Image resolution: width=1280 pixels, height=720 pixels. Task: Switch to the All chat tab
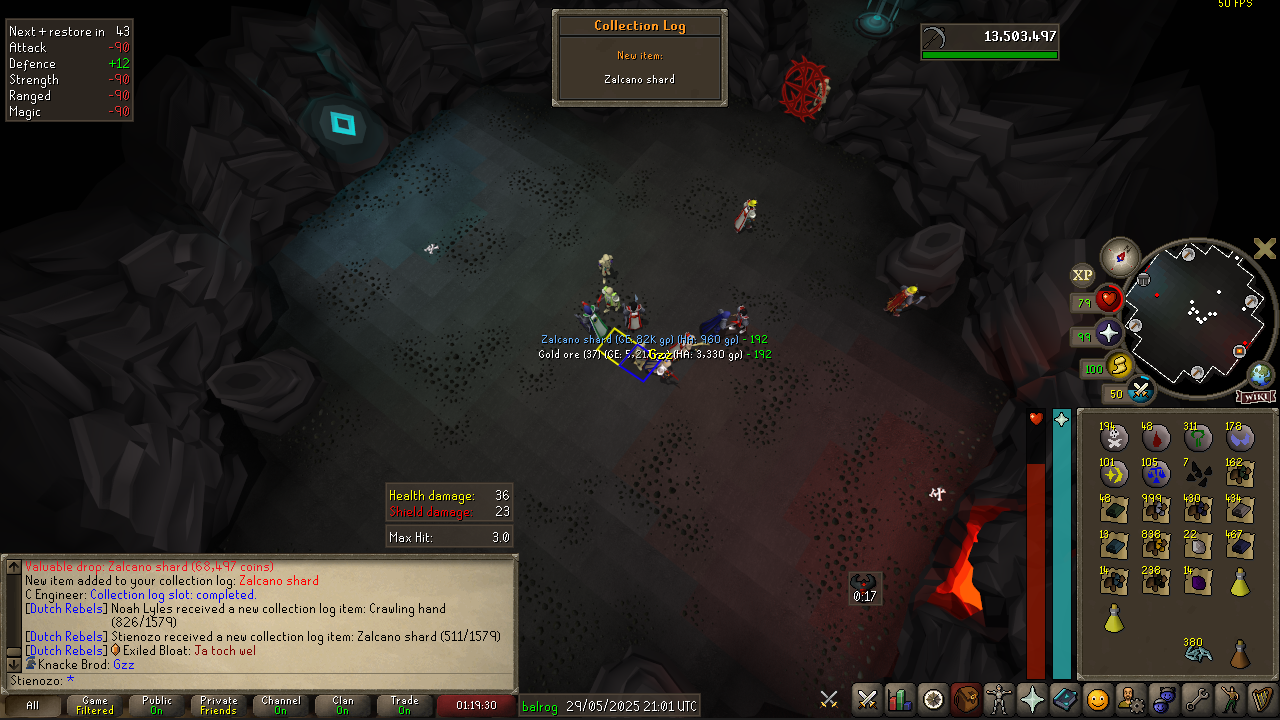point(32,705)
